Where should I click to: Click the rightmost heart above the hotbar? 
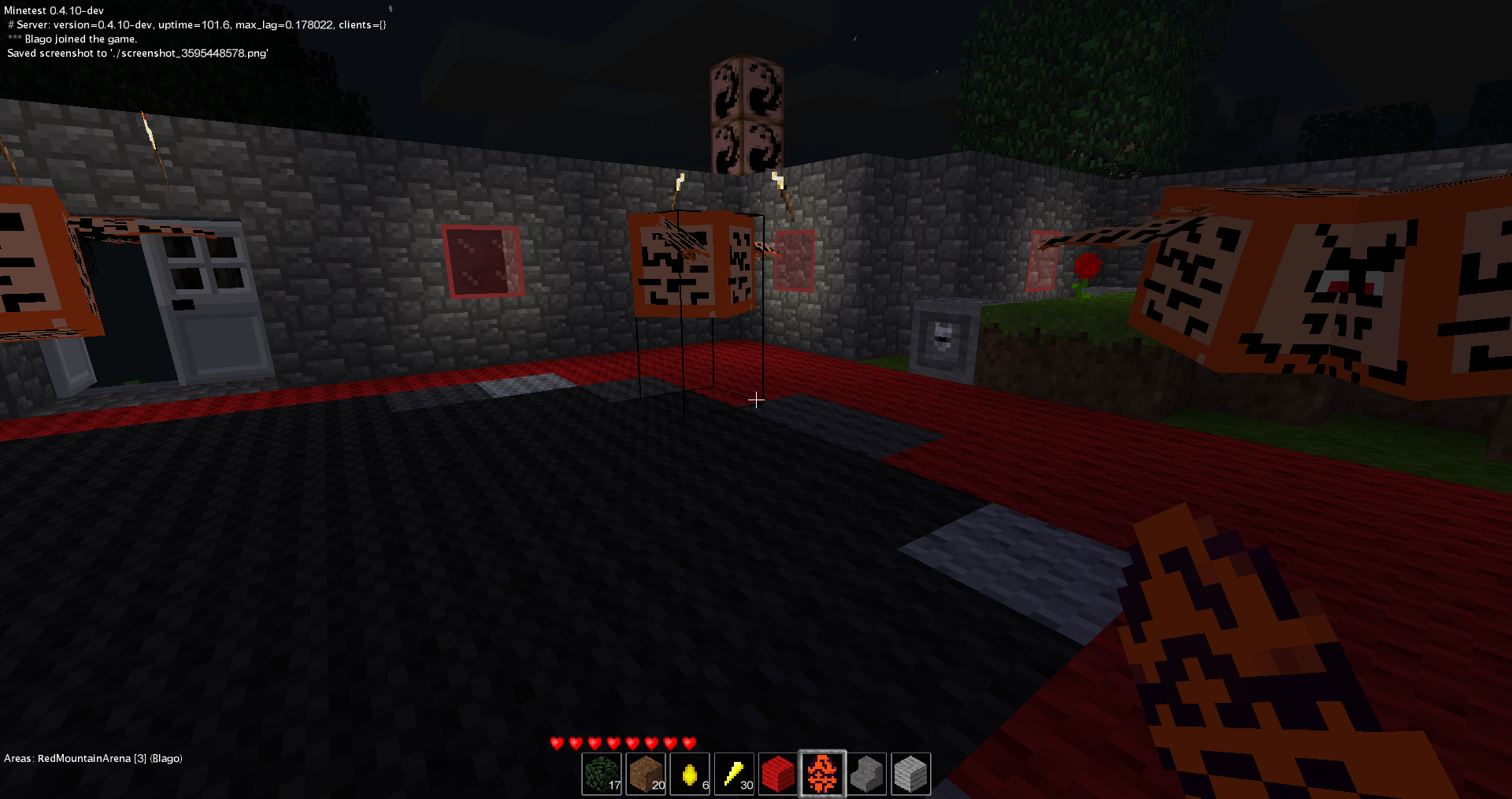691,741
